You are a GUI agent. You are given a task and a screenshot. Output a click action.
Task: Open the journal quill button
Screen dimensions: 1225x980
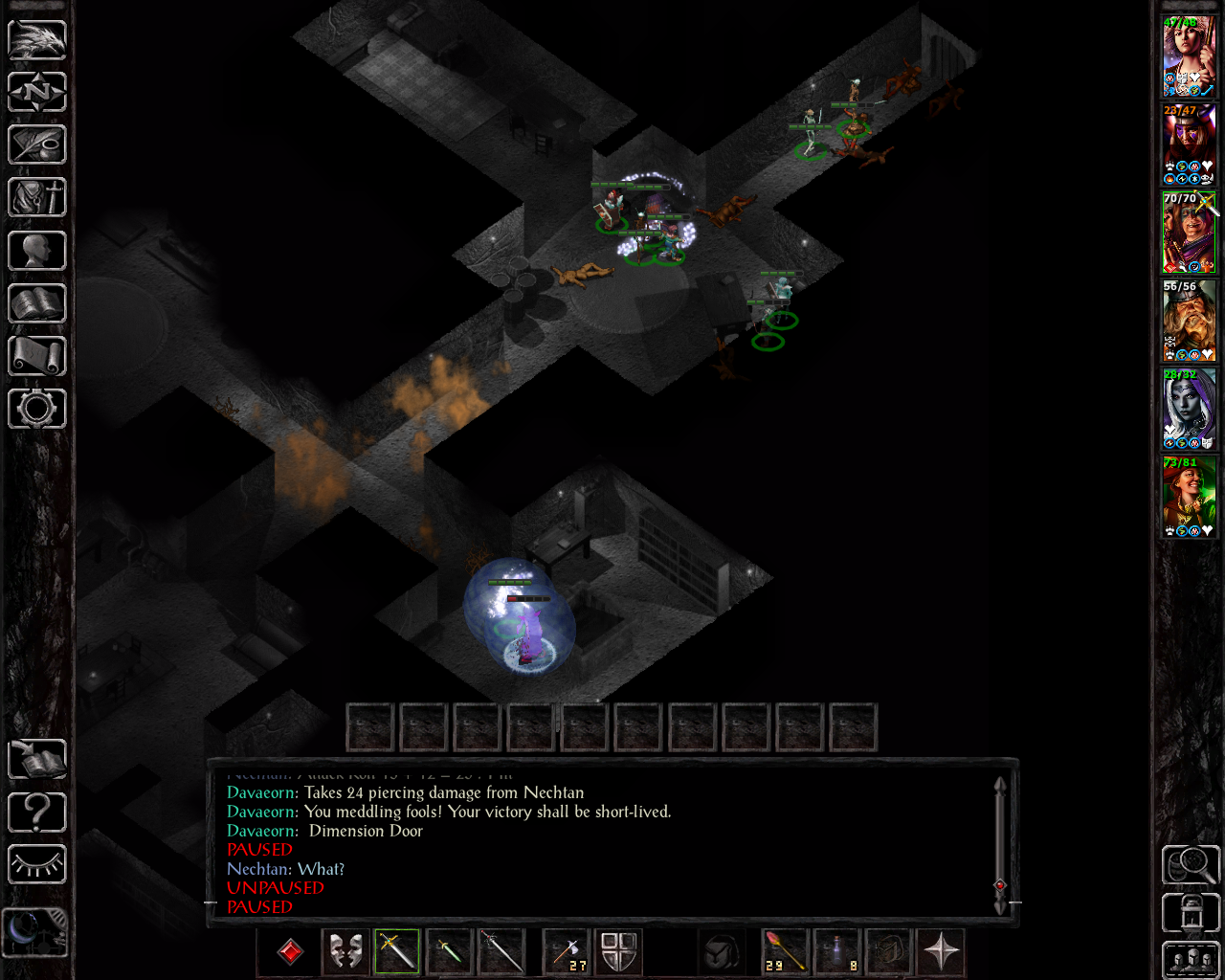(x=37, y=145)
